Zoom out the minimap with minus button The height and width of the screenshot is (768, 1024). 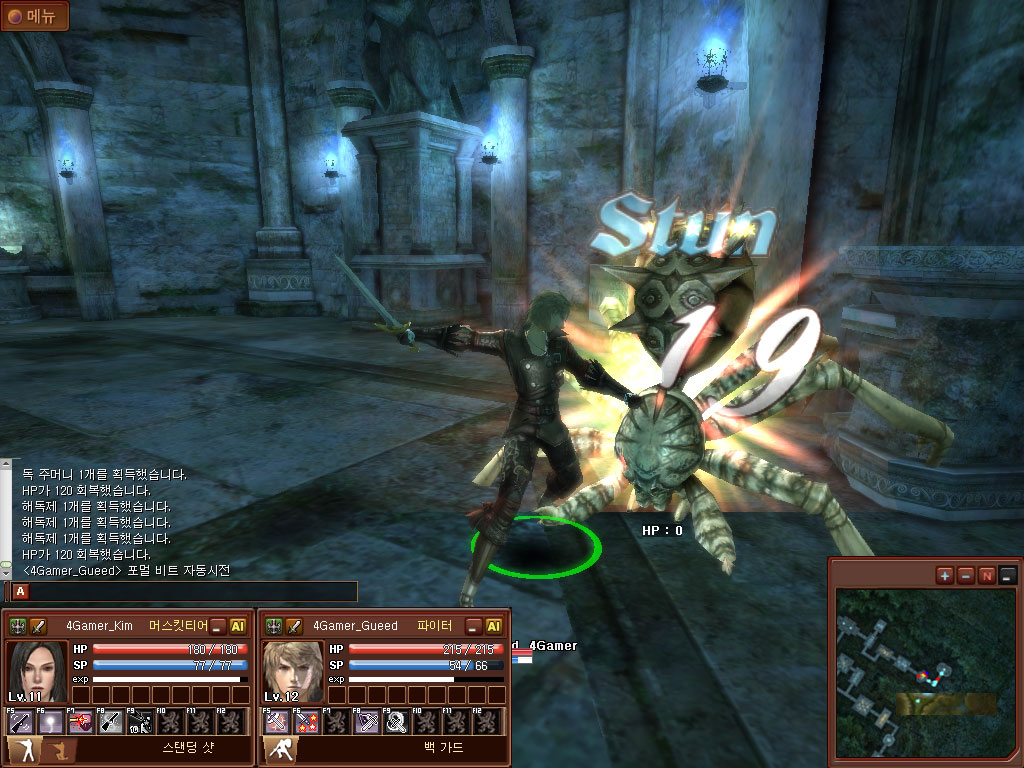pos(966,575)
